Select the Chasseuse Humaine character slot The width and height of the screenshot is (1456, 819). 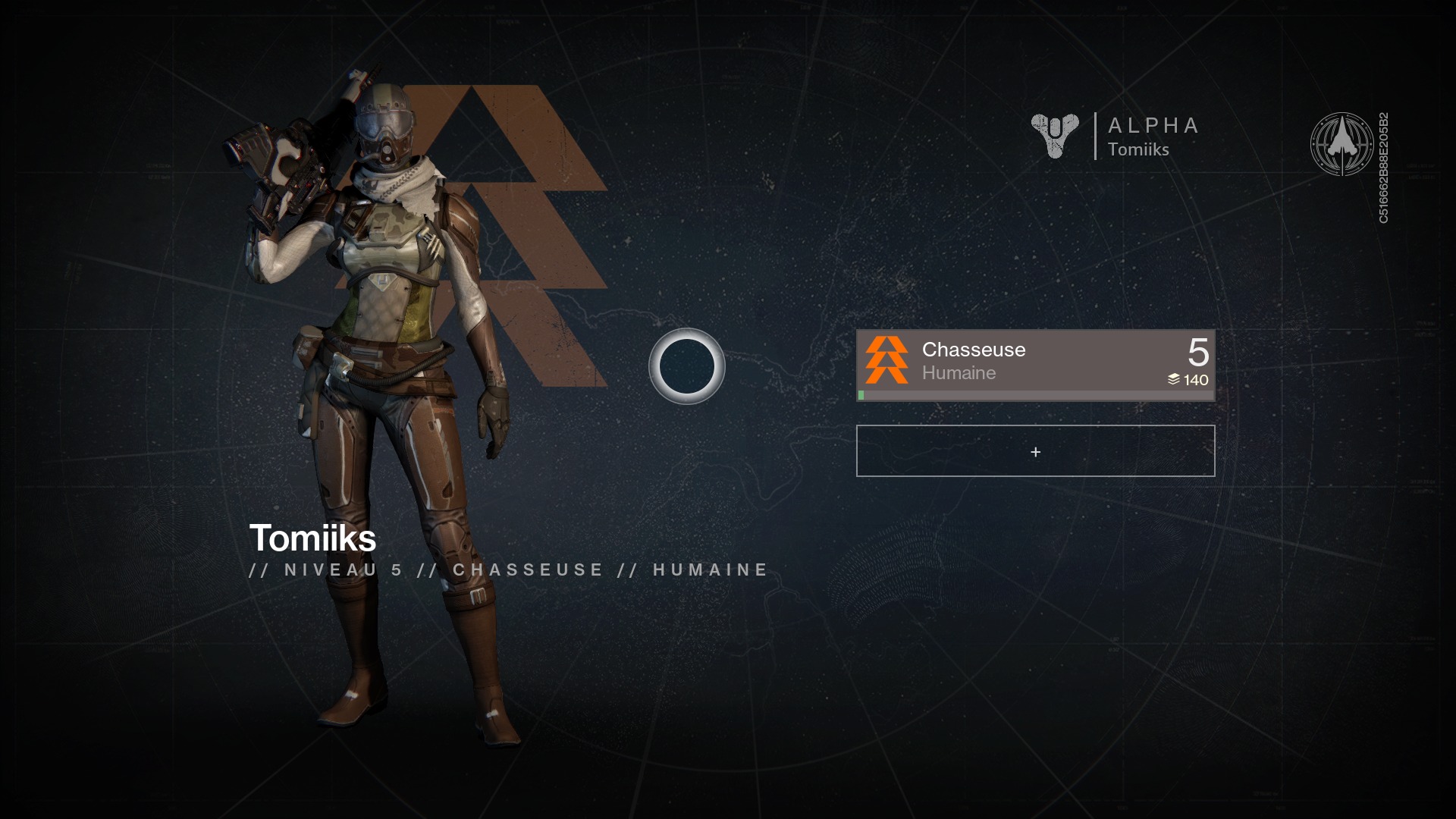1035,364
